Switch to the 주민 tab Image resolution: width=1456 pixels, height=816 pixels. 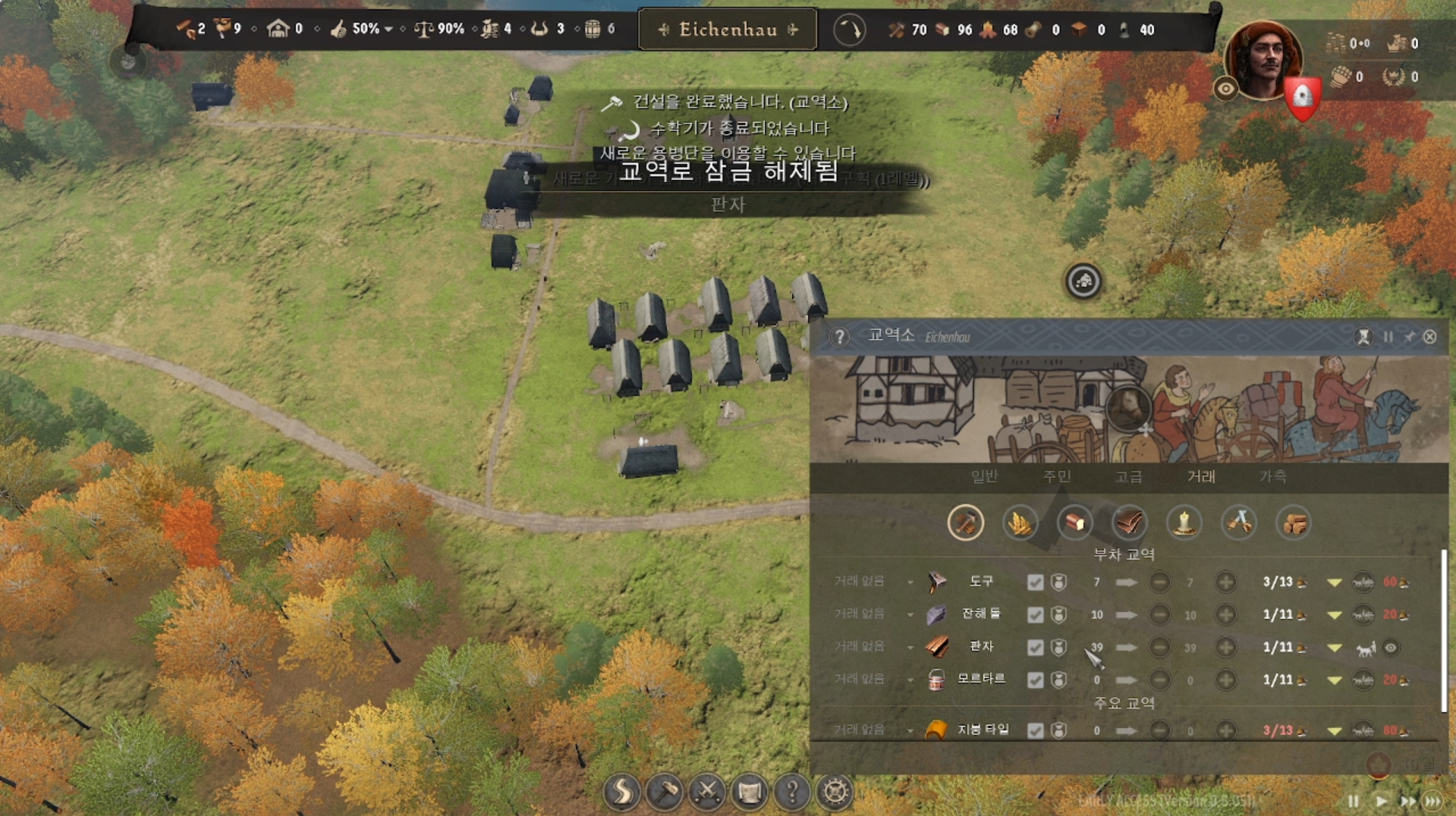[1056, 476]
